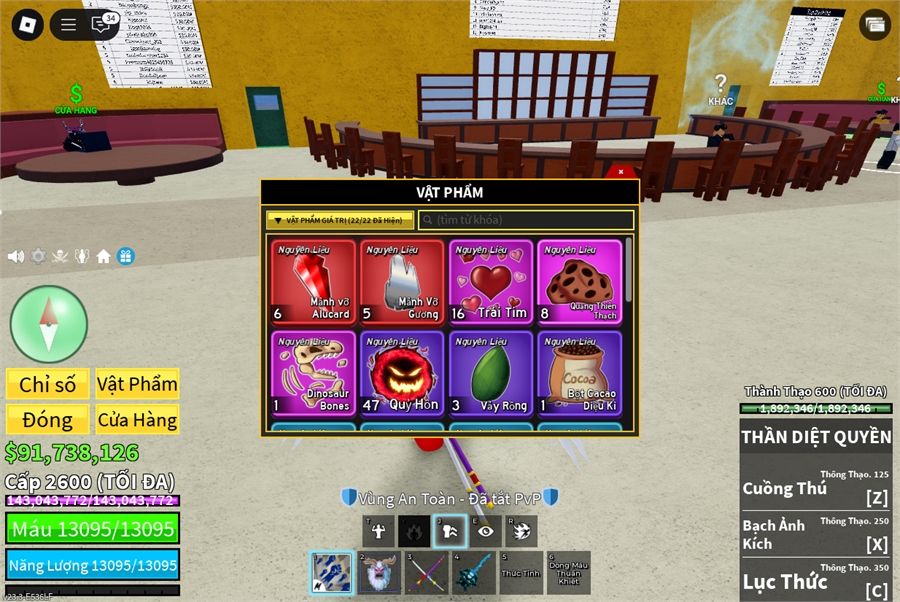Open the Cửa Hàng shop
Image resolution: width=900 pixels, height=602 pixels.
point(137,420)
